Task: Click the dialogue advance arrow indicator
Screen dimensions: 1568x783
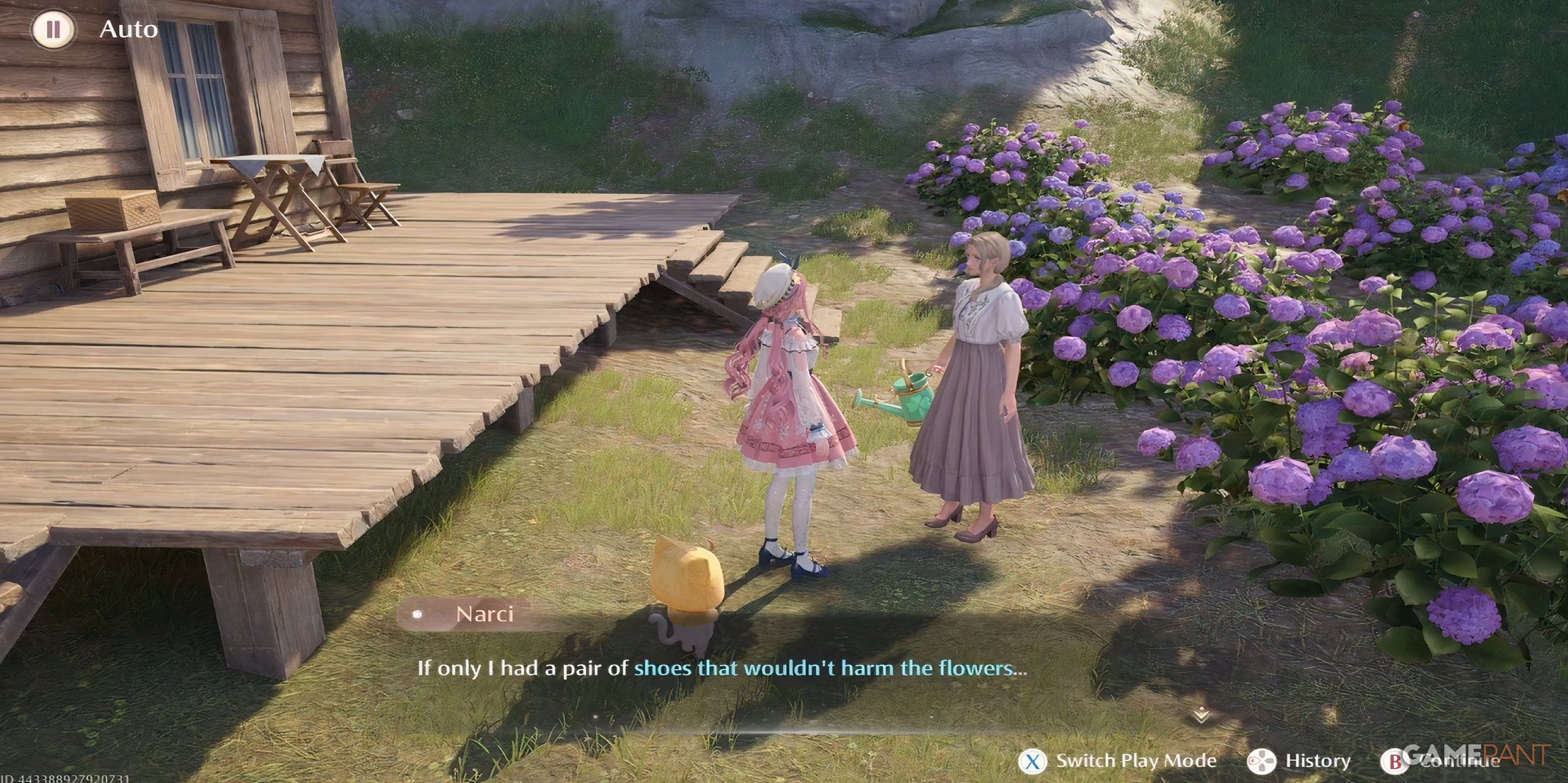Action: click(x=1201, y=714)
